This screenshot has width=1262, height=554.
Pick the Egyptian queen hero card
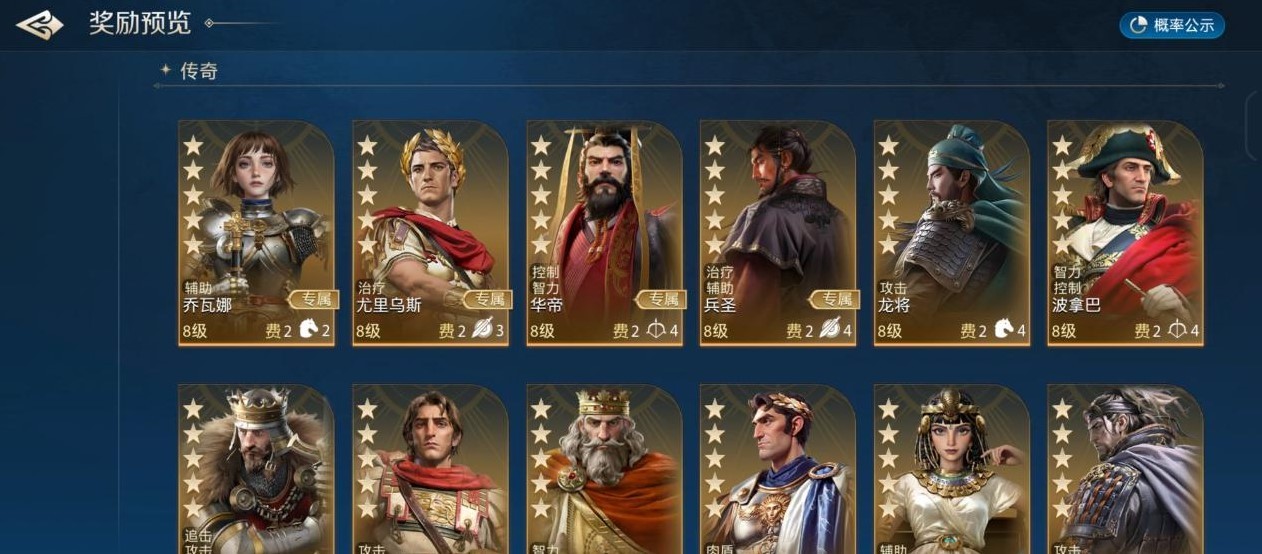[x=951, y=470]
